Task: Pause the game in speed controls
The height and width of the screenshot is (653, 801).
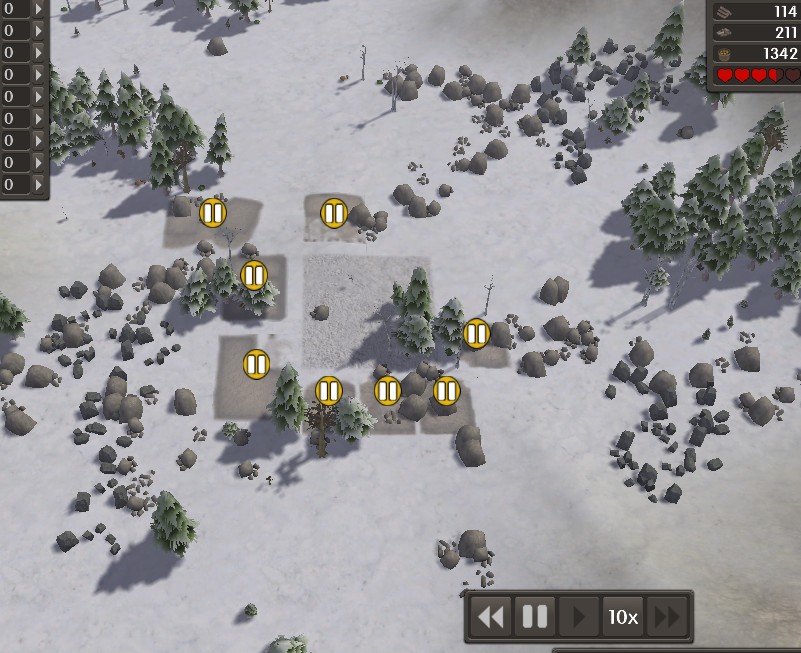Action: (535, 617)
